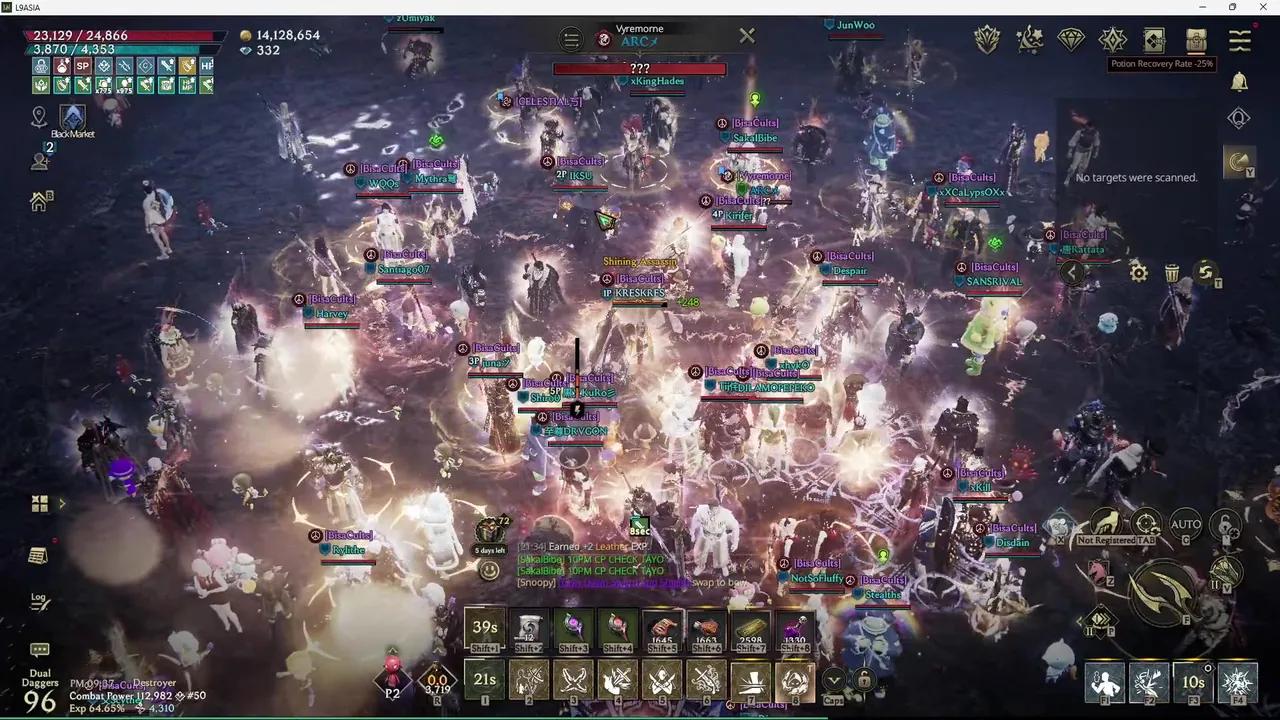Refresh the target scan list
This screenshot has height=720, width=1280.
[x=1206, y=272]
